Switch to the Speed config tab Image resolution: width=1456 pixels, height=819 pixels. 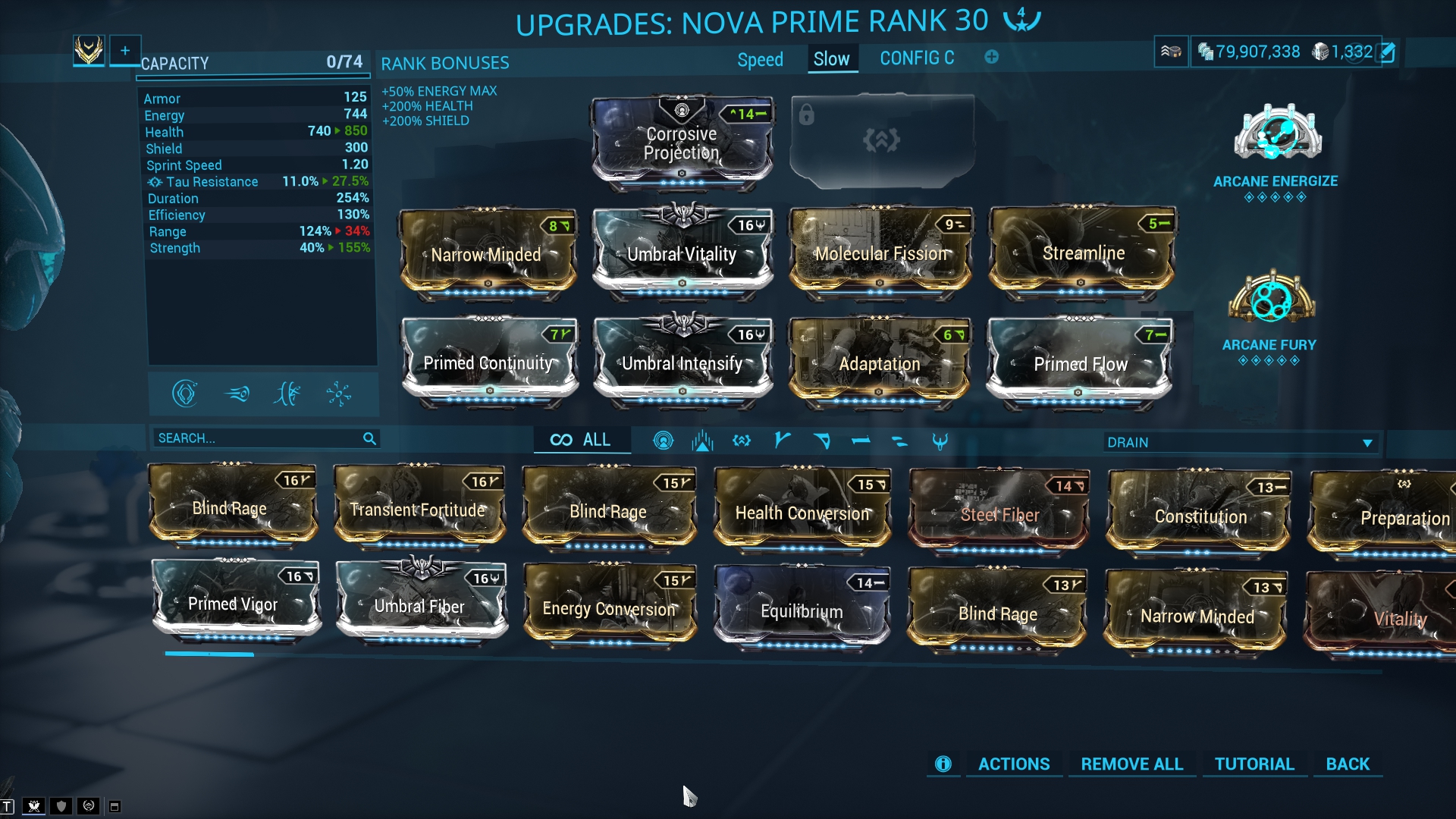tap(760, 59)
